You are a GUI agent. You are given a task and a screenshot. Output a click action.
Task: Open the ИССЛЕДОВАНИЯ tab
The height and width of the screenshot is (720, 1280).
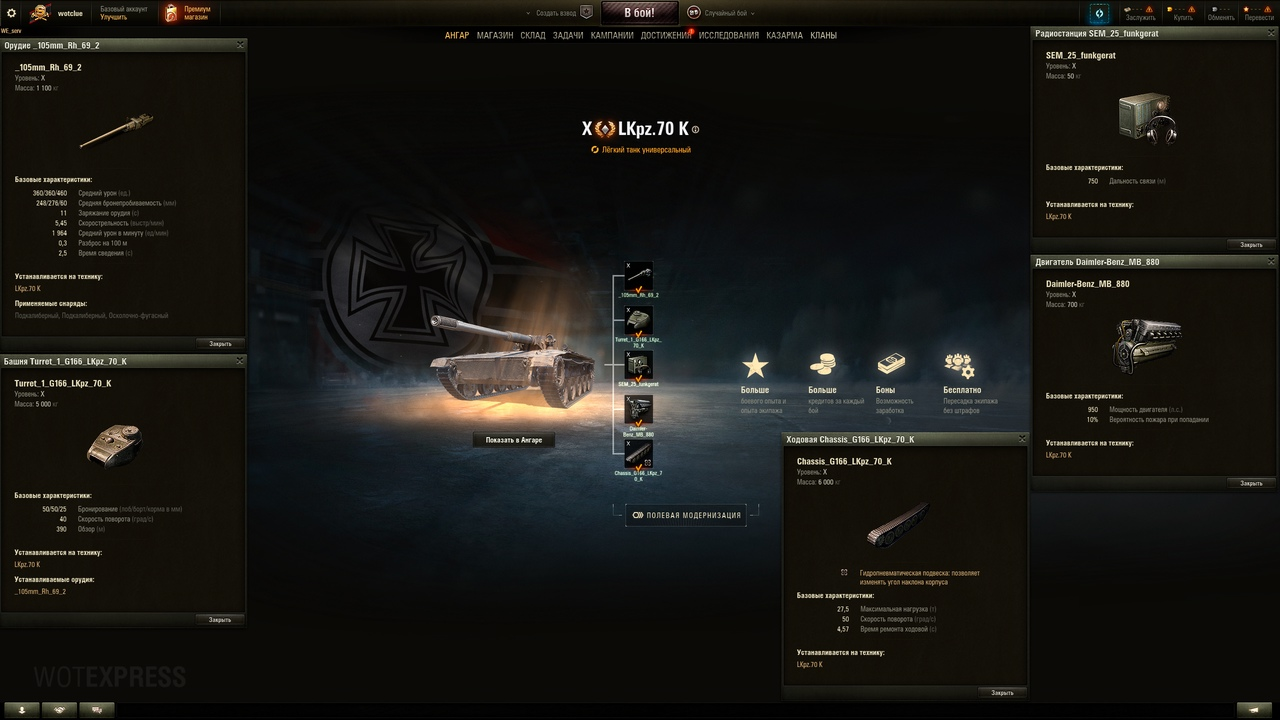coord(729,36)
